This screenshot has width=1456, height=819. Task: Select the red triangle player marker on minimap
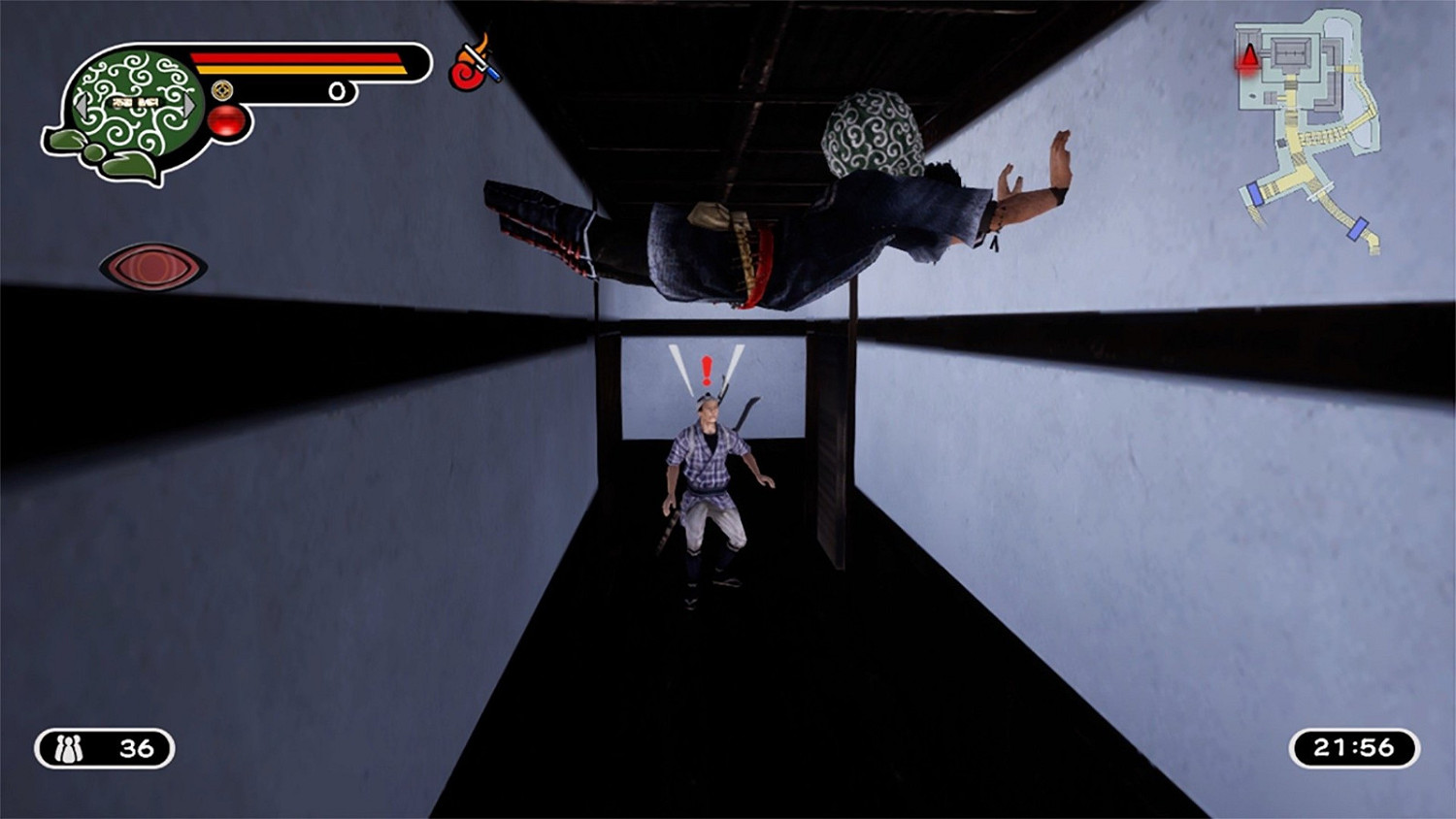(x=1249, y=56)
